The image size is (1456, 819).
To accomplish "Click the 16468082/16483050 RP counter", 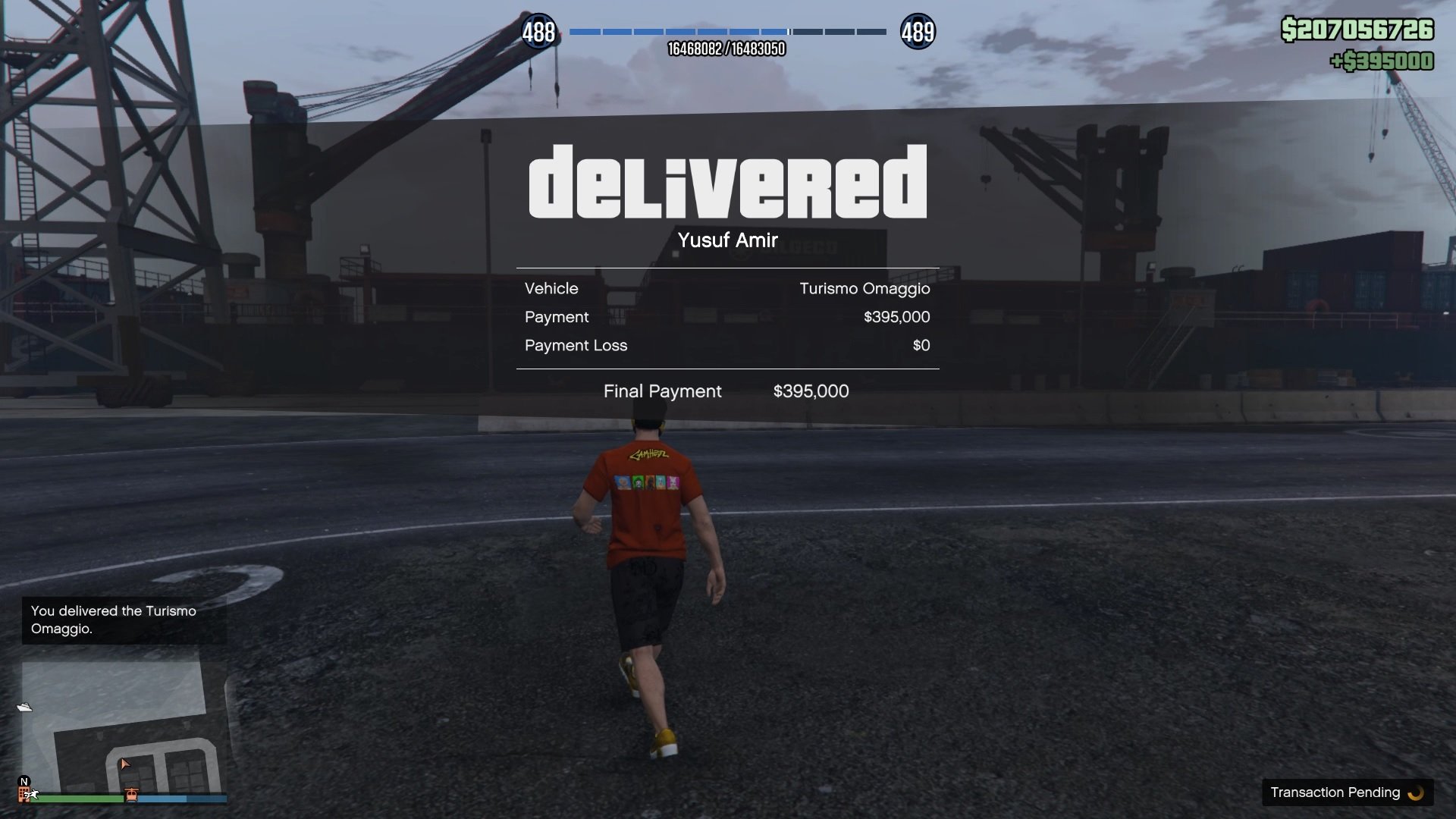I will click(726, 49).
